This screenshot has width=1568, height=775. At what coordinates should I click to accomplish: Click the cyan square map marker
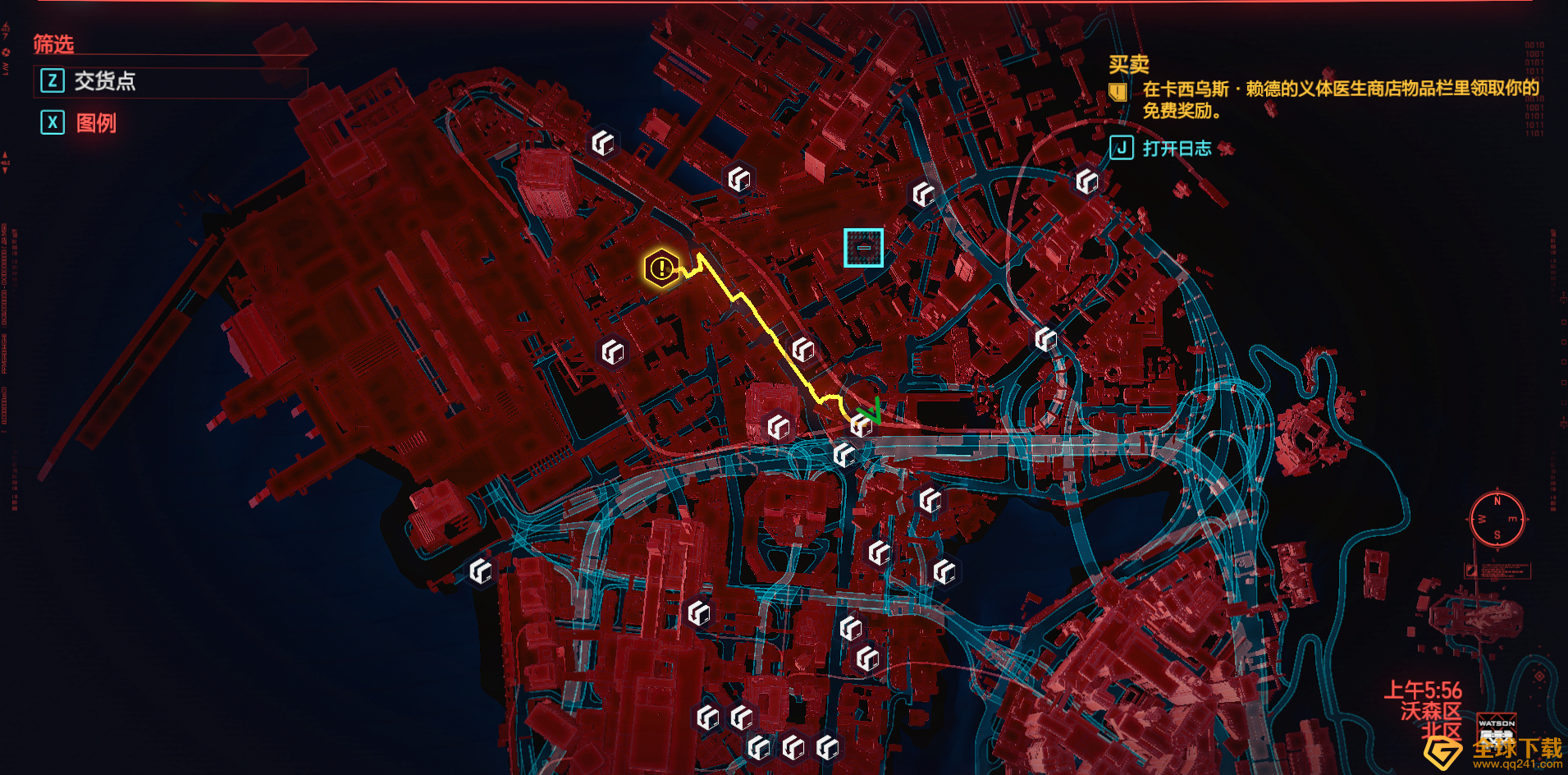pos(863,247)
